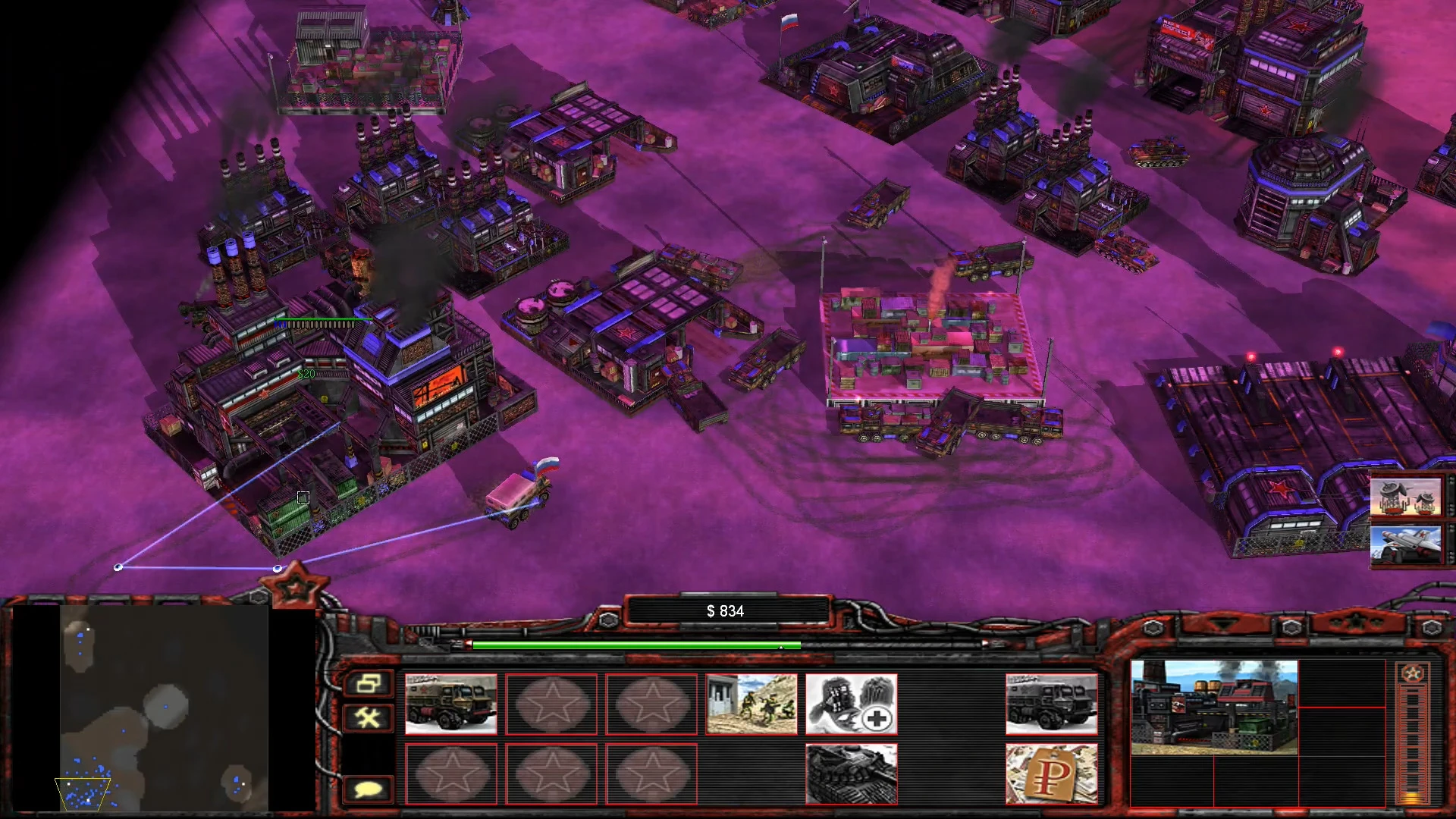
Task: Select the ruble price tag purchase icon
Action: pos(1052,772)
